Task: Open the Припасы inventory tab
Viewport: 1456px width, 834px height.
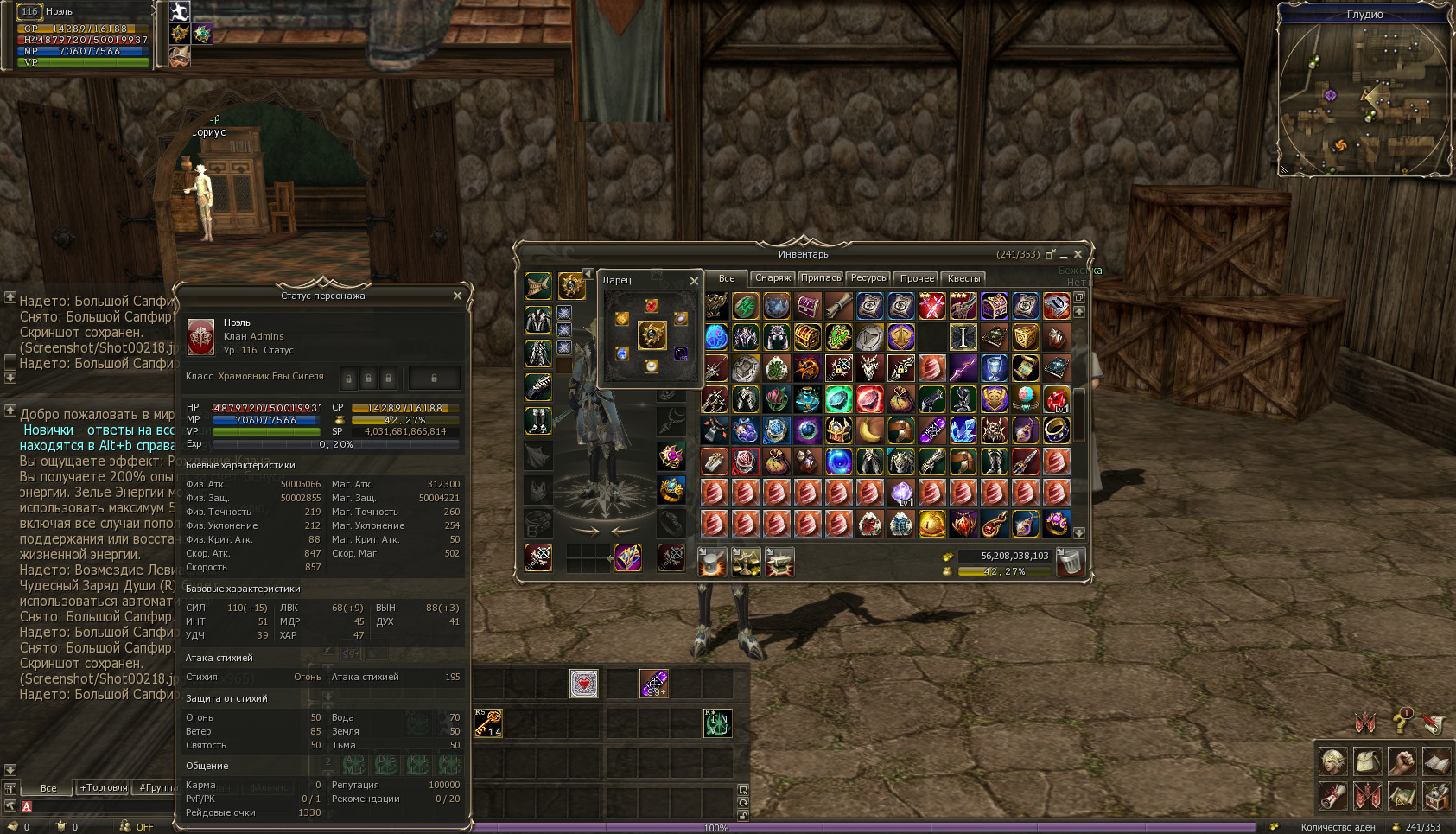Action: 821,278
